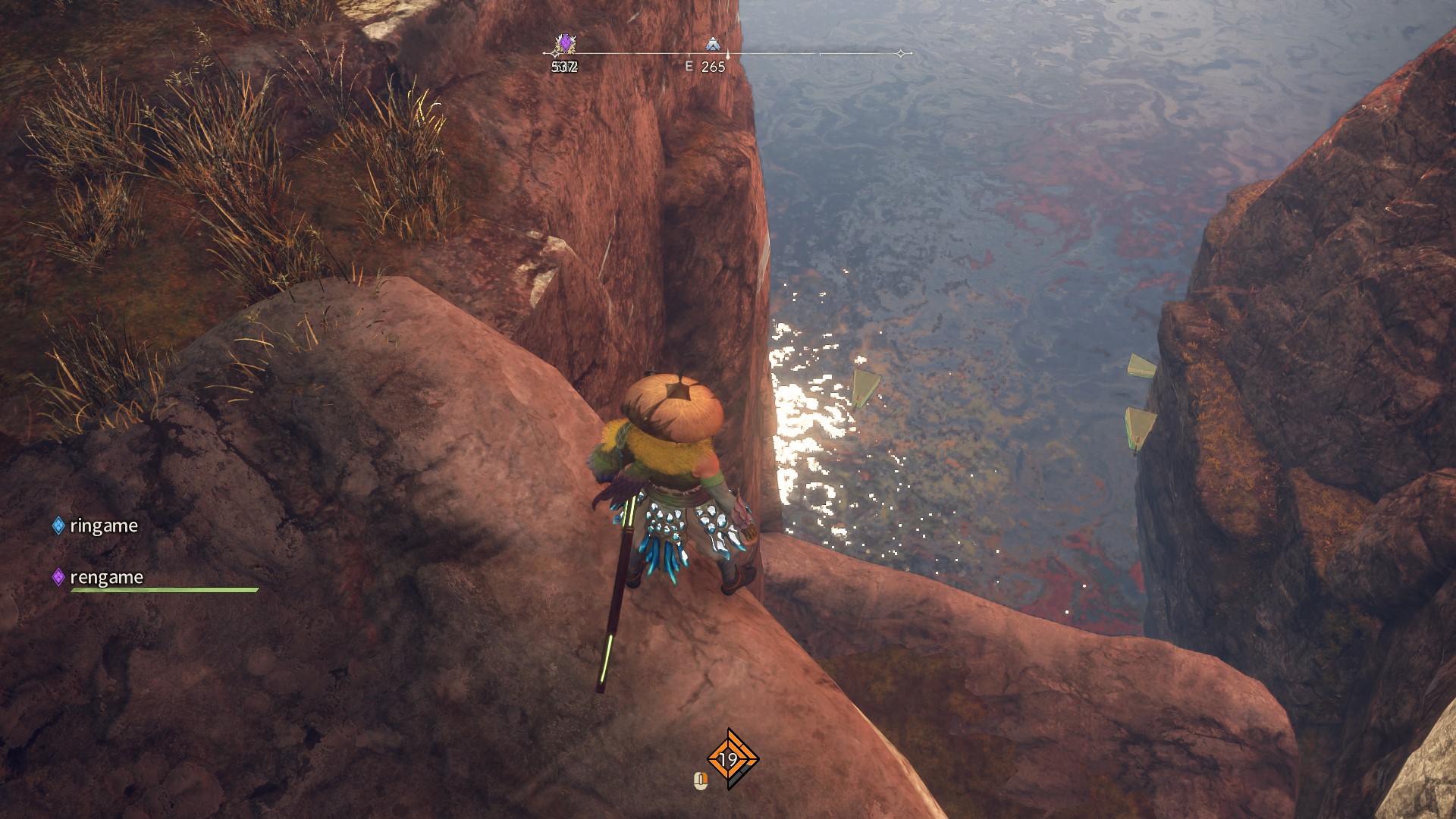
Task: Choose party member rengame in the player list
Action: coord(106,577)
